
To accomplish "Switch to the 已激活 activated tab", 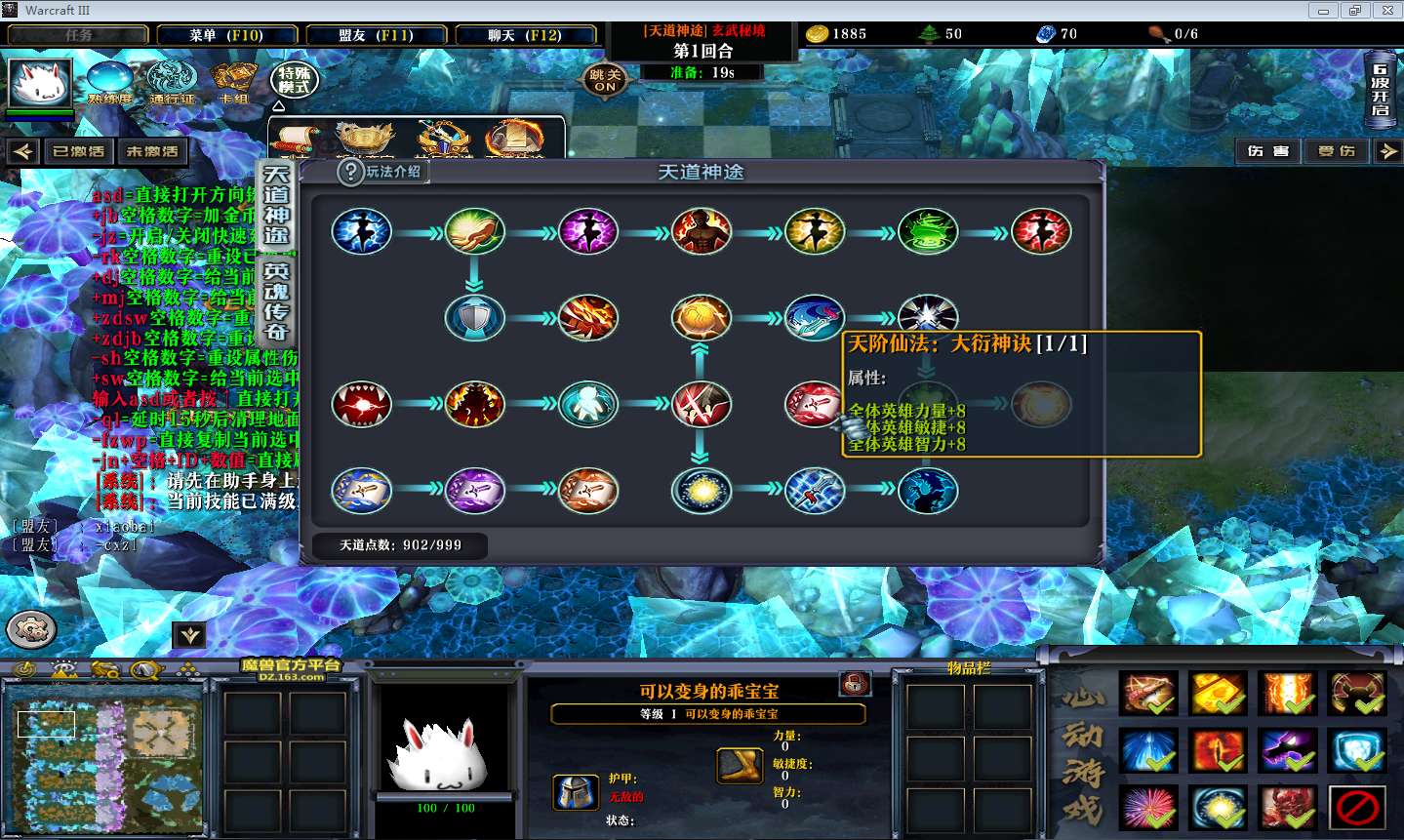I will click(x=78, y=151).
